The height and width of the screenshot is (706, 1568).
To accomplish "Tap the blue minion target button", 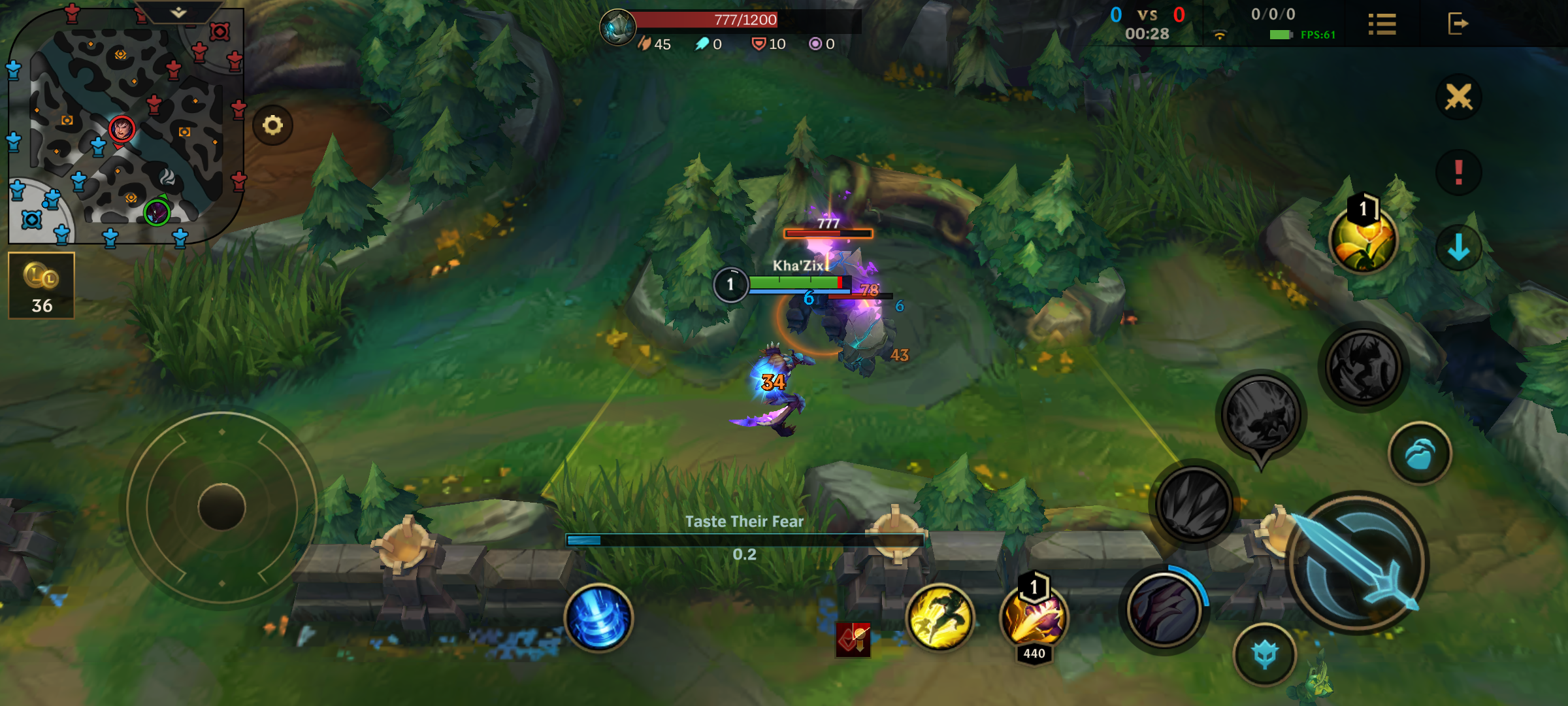I will click(1265, 654).
